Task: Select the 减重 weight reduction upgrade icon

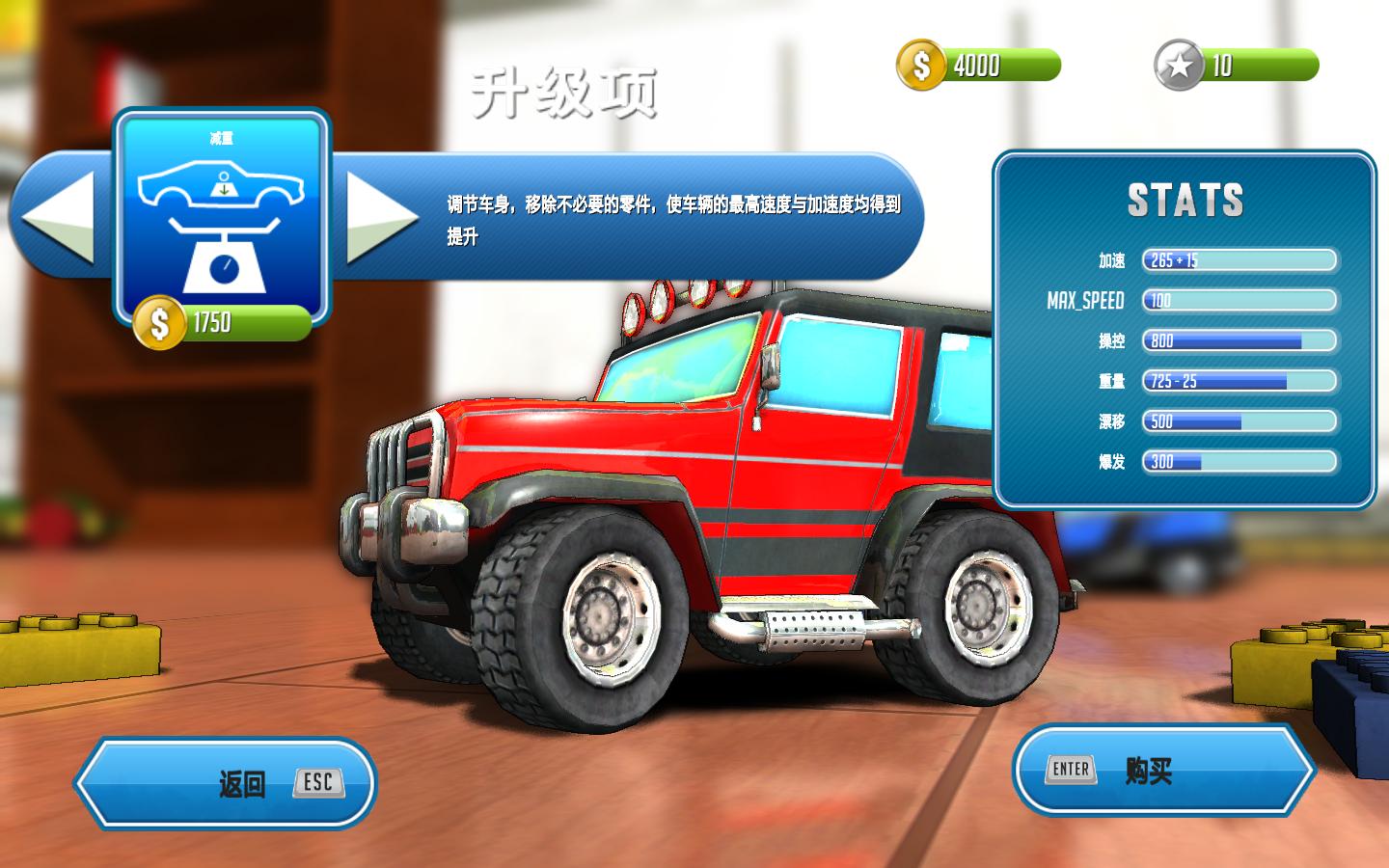Action: pyautogui.click(x=222, y=217)
